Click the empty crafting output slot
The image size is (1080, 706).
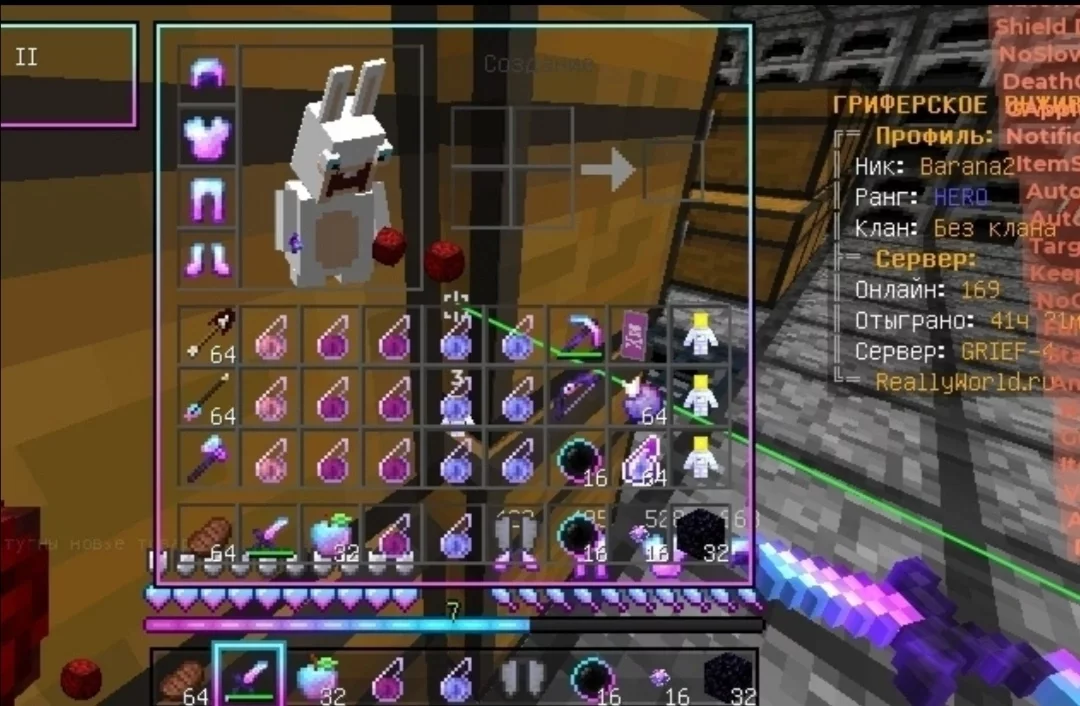[x=670, y=168]
